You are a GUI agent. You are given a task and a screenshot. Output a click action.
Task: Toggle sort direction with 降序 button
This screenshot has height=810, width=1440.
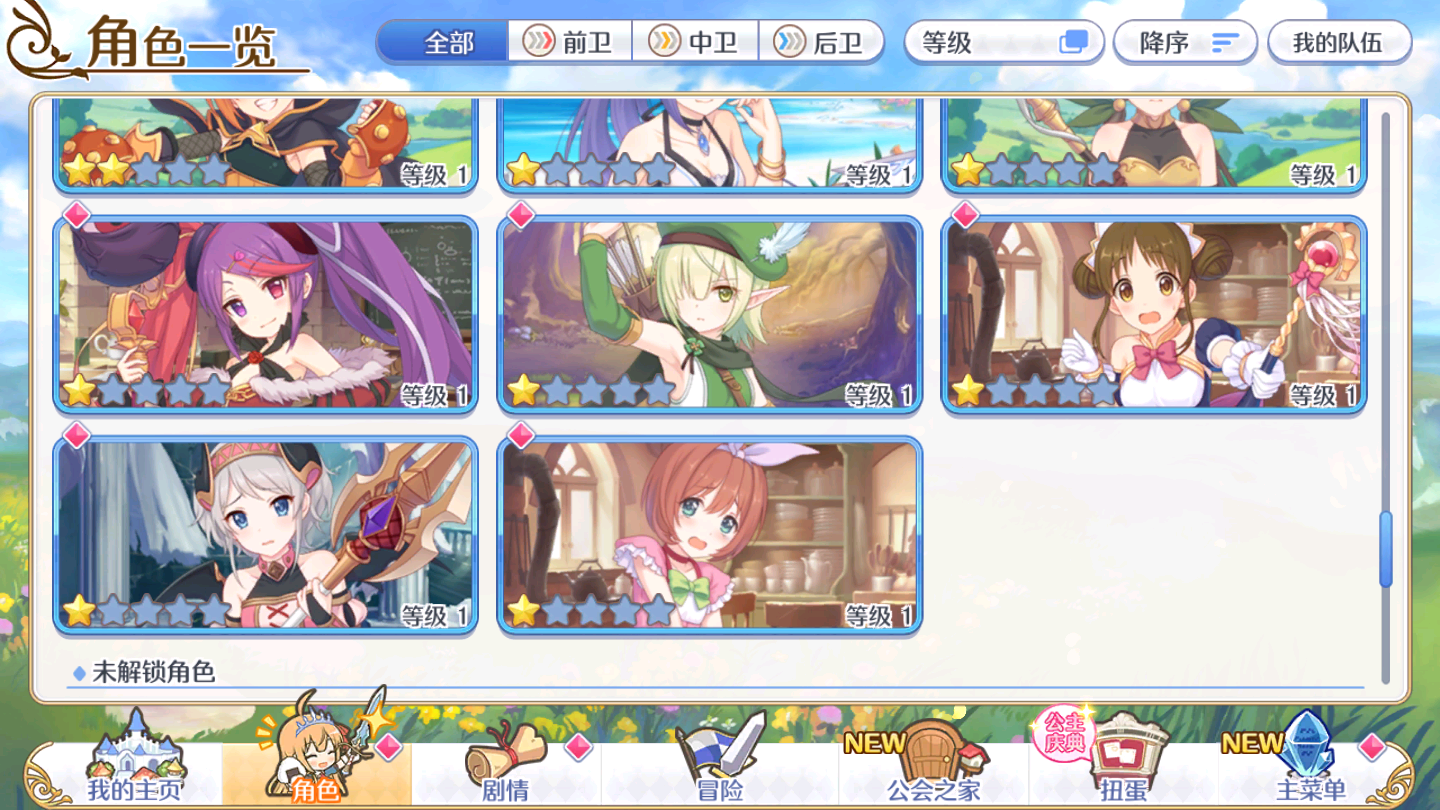pyautogui.click(x=1185, y=42)
